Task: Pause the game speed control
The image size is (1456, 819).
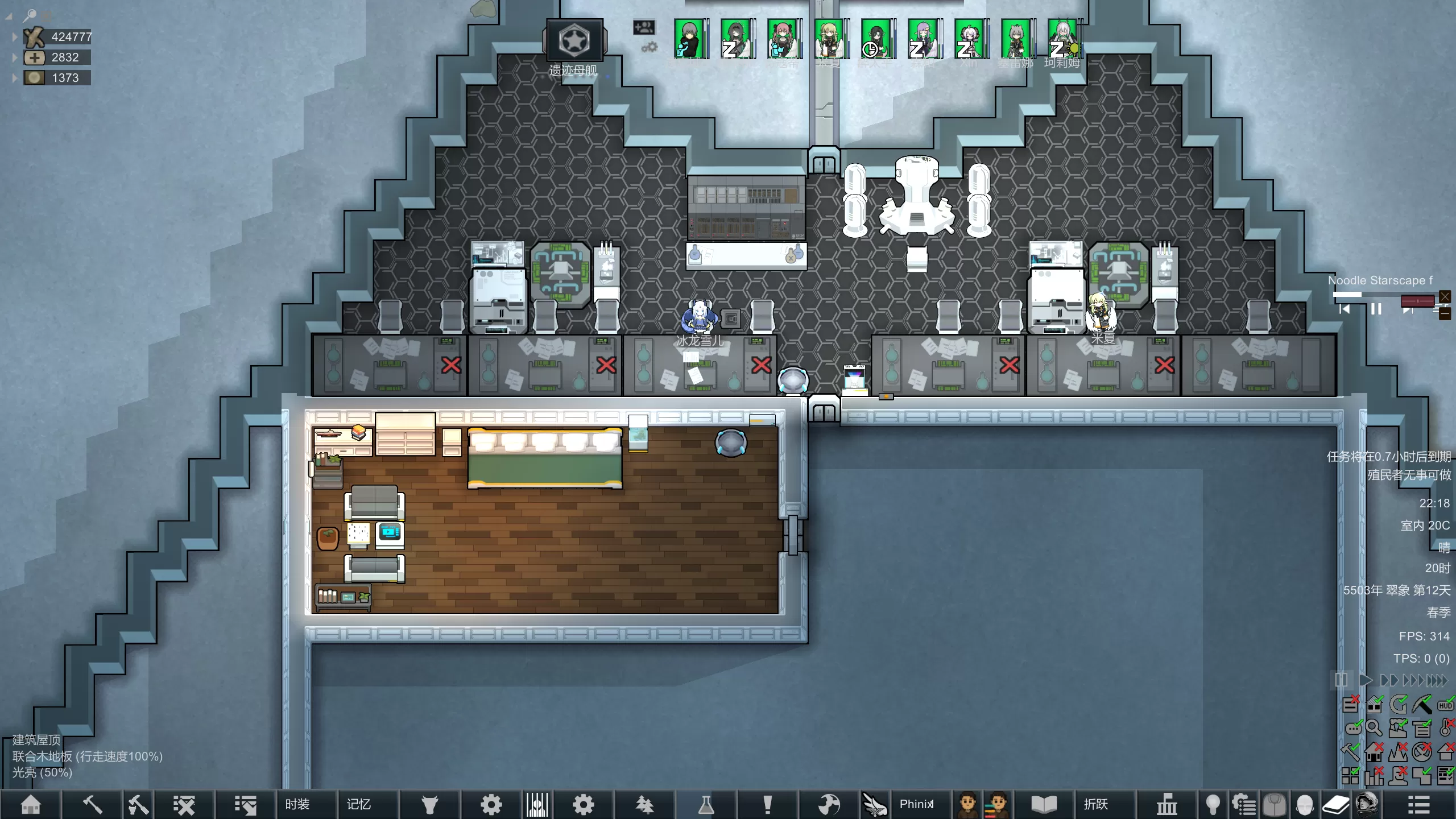Action: (x=1341, y=680)
